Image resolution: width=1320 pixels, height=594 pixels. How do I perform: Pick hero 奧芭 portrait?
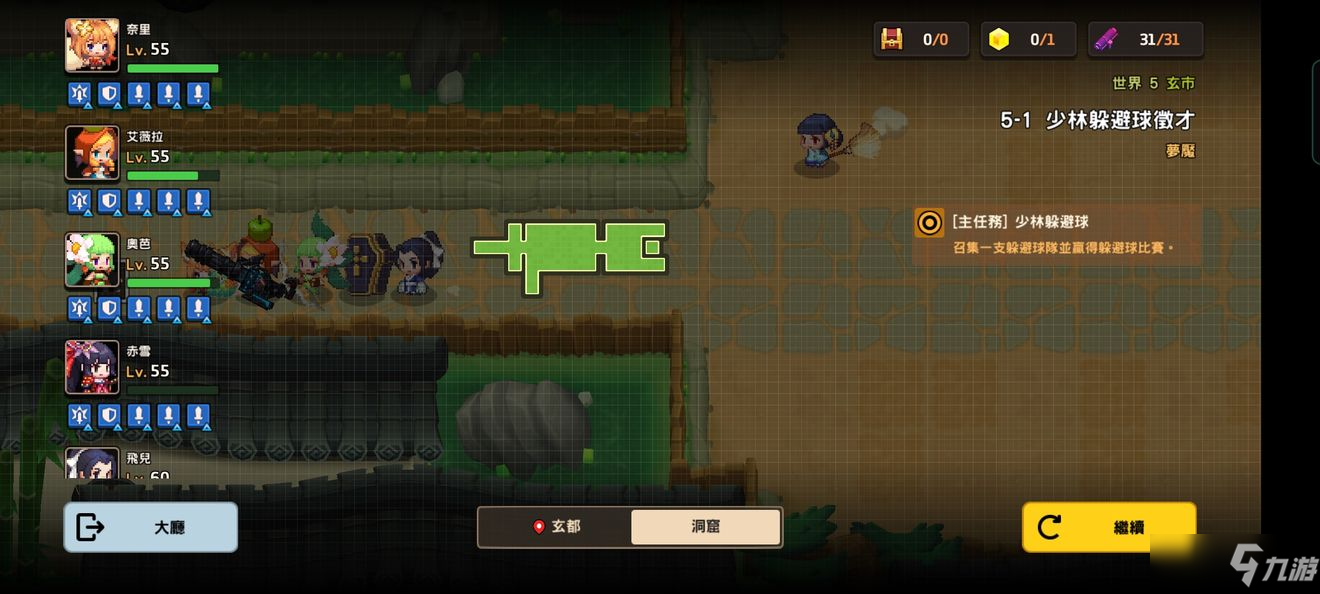click(x=92, y=260)
